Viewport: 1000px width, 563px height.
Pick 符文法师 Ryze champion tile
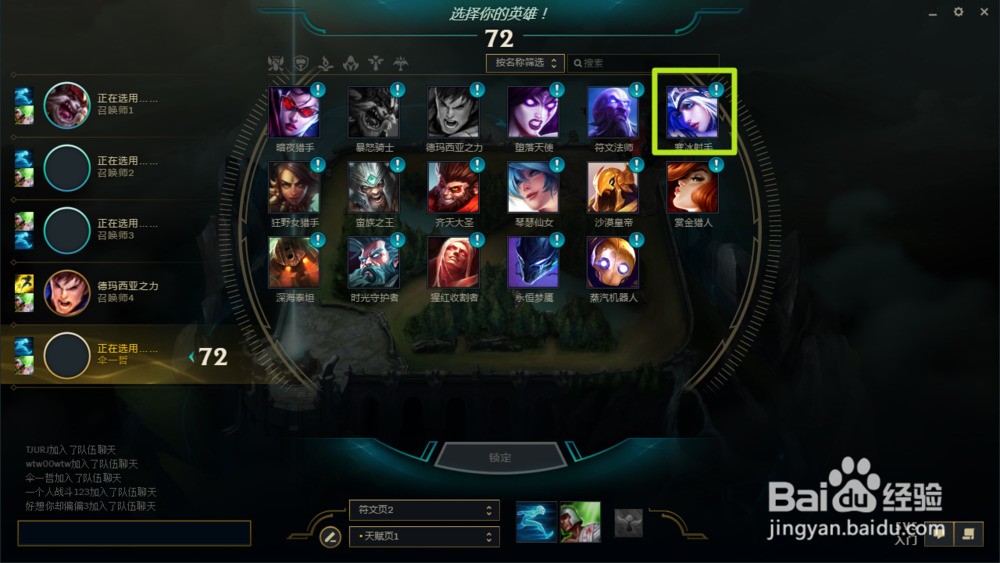613,112
